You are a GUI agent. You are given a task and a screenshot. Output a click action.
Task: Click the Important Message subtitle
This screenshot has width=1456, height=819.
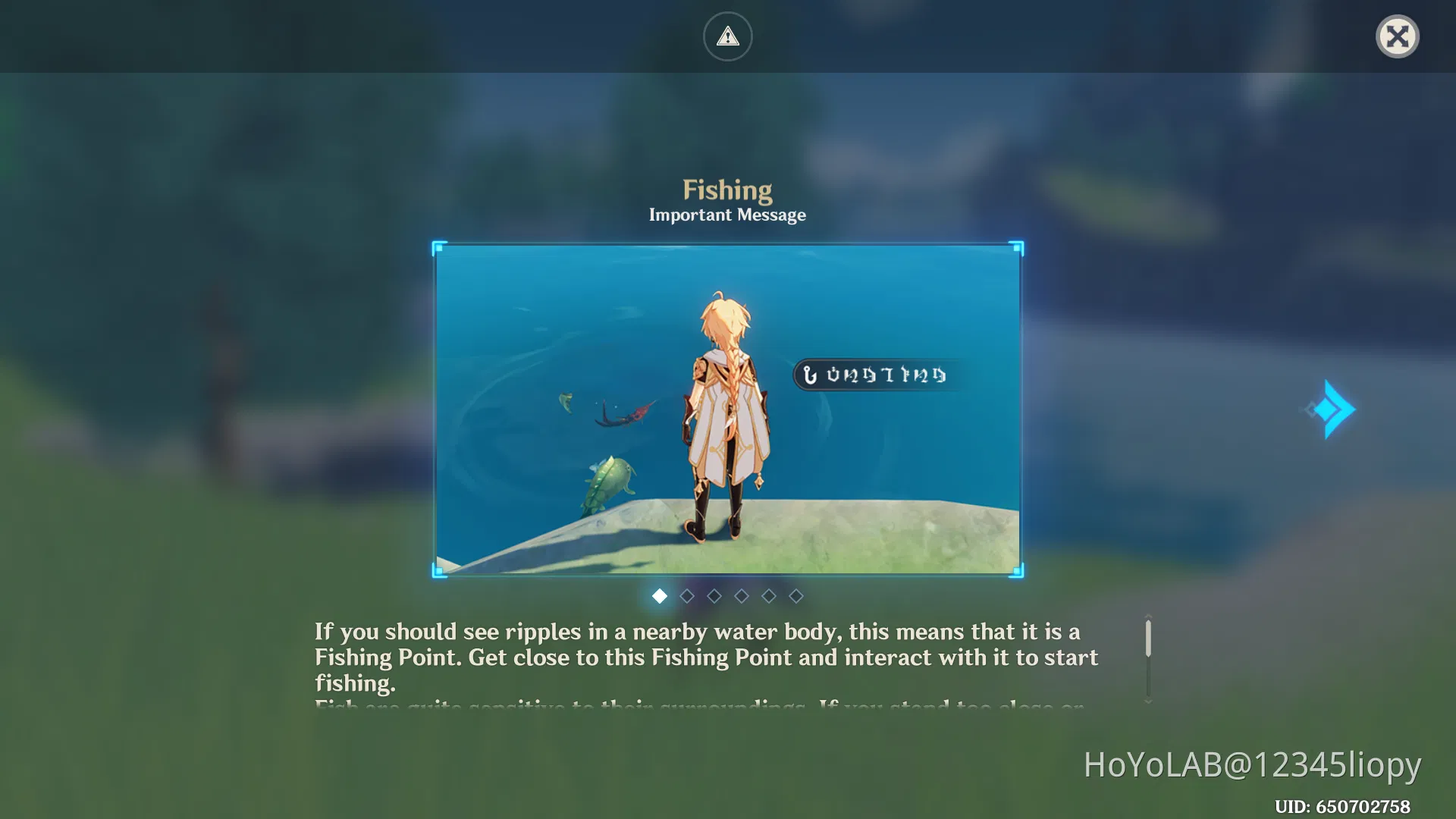tap(727, 215)
